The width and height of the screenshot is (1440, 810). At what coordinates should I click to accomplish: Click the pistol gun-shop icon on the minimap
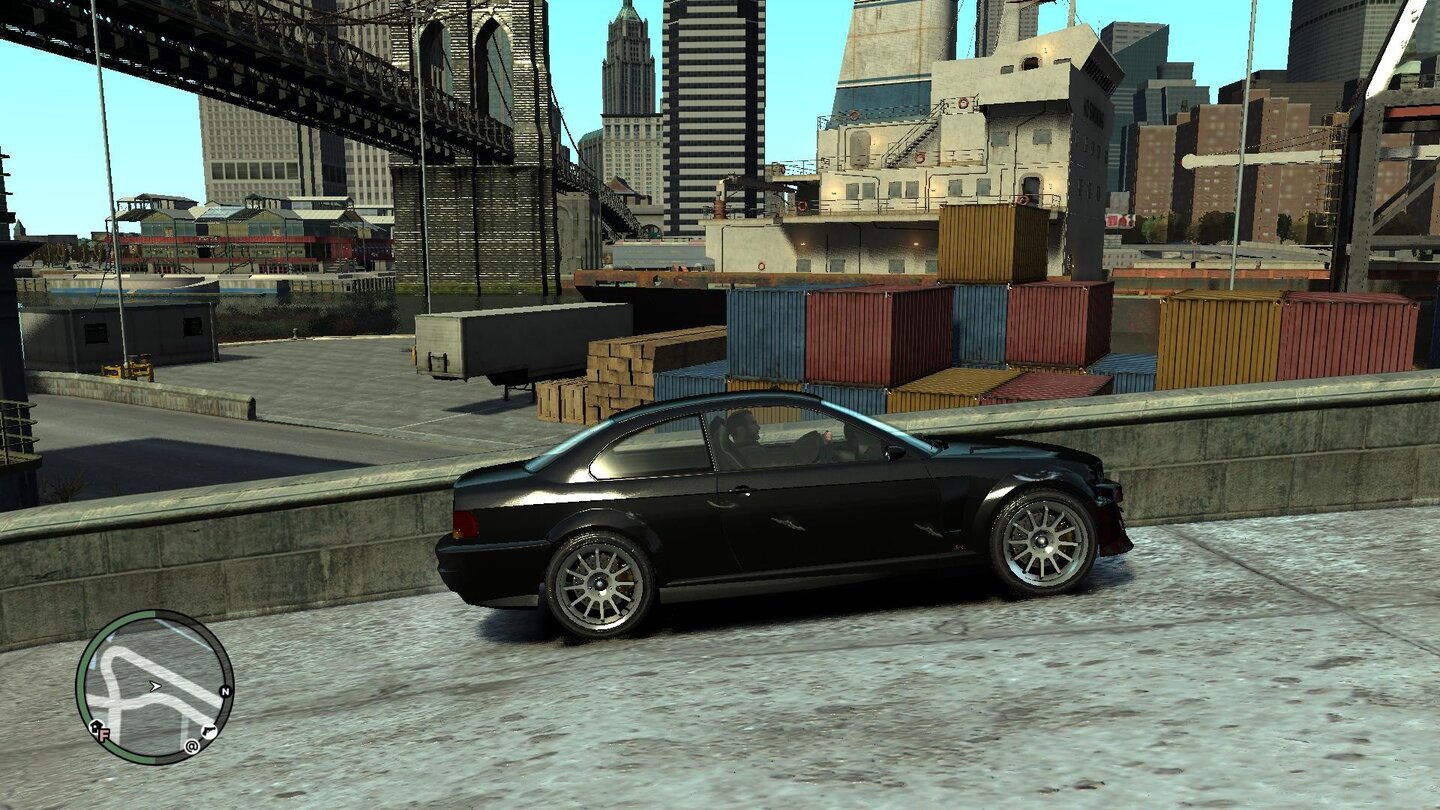tap(210, 731)
